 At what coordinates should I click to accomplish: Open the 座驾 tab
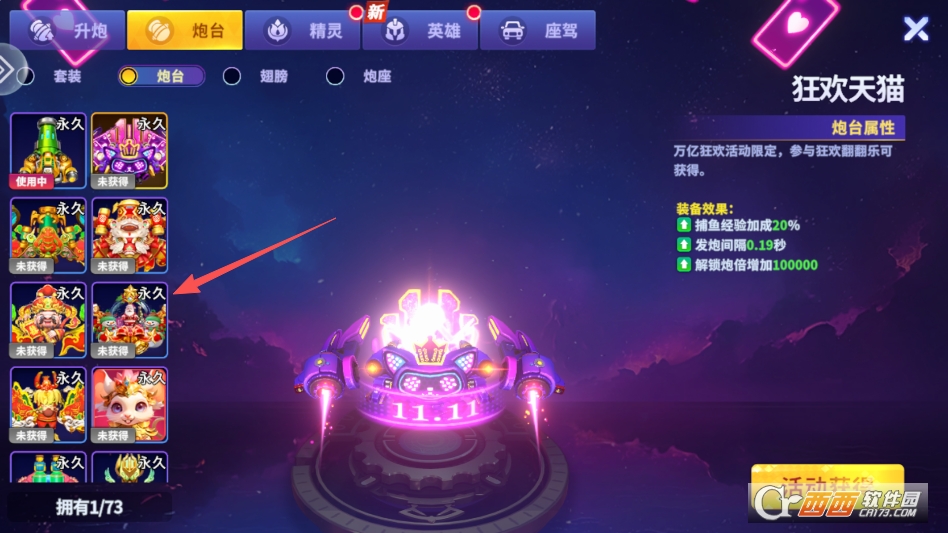pos(537,30)
